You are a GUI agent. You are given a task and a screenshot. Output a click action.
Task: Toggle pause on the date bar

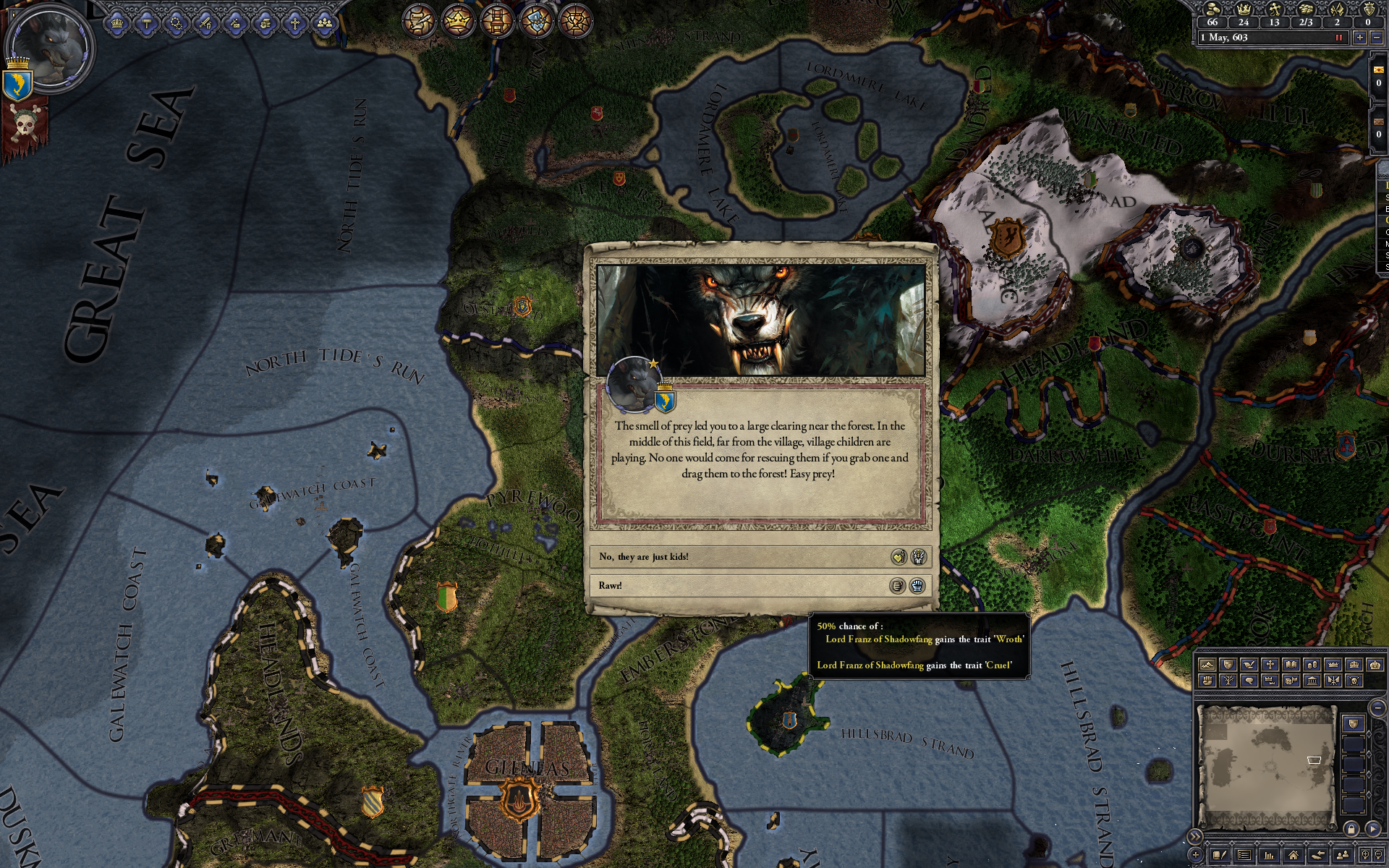click(1338, 38)
